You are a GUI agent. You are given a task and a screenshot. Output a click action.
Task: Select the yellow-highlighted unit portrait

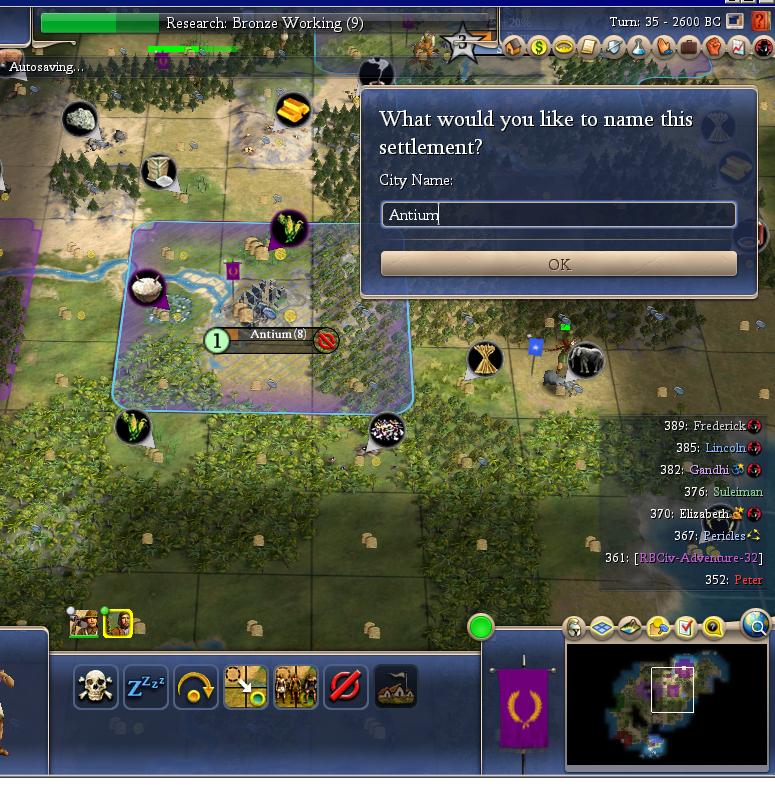point(118,624)
